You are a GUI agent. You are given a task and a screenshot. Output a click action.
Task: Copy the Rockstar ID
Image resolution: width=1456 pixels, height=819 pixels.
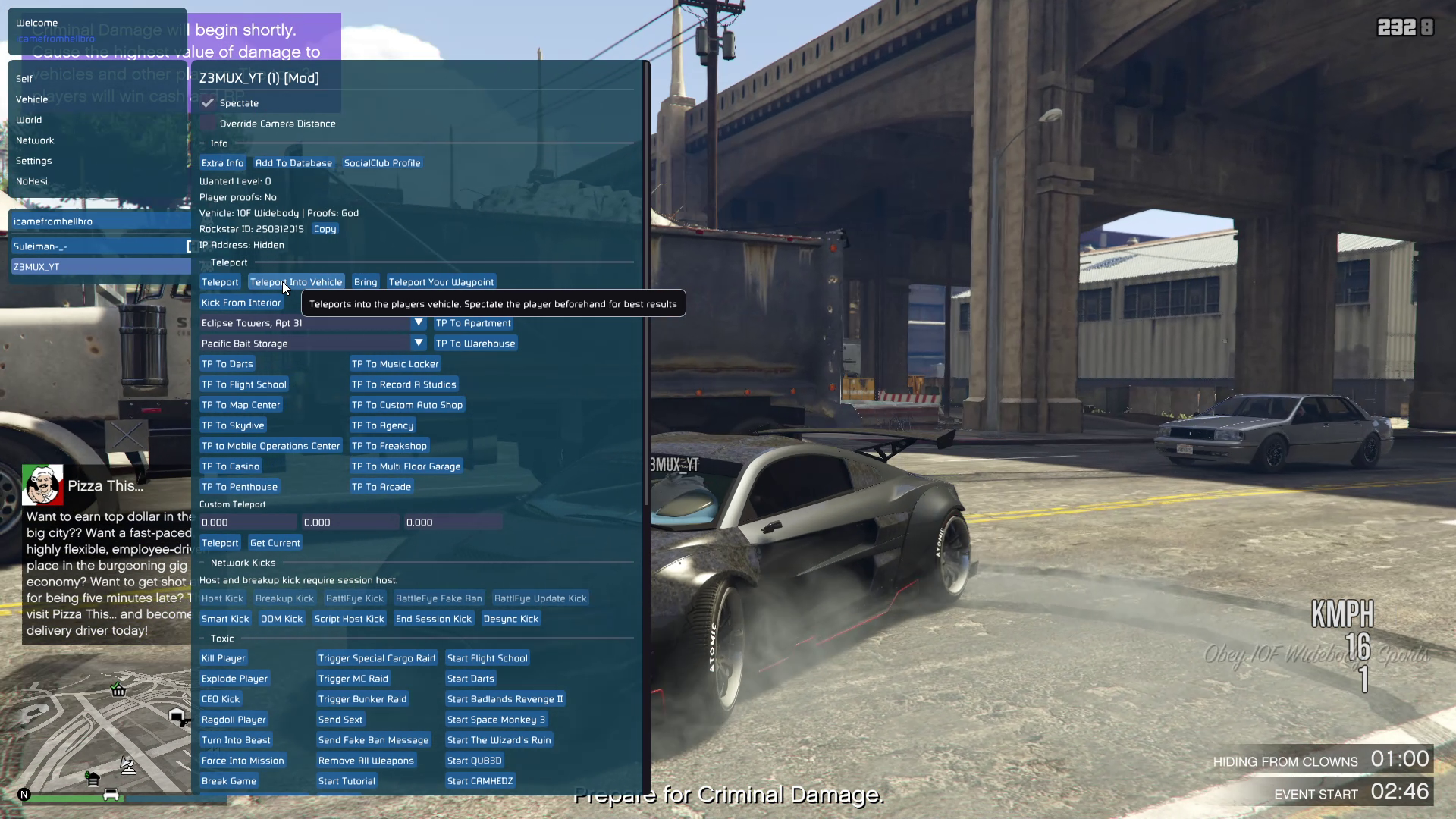tap(325, 229)
